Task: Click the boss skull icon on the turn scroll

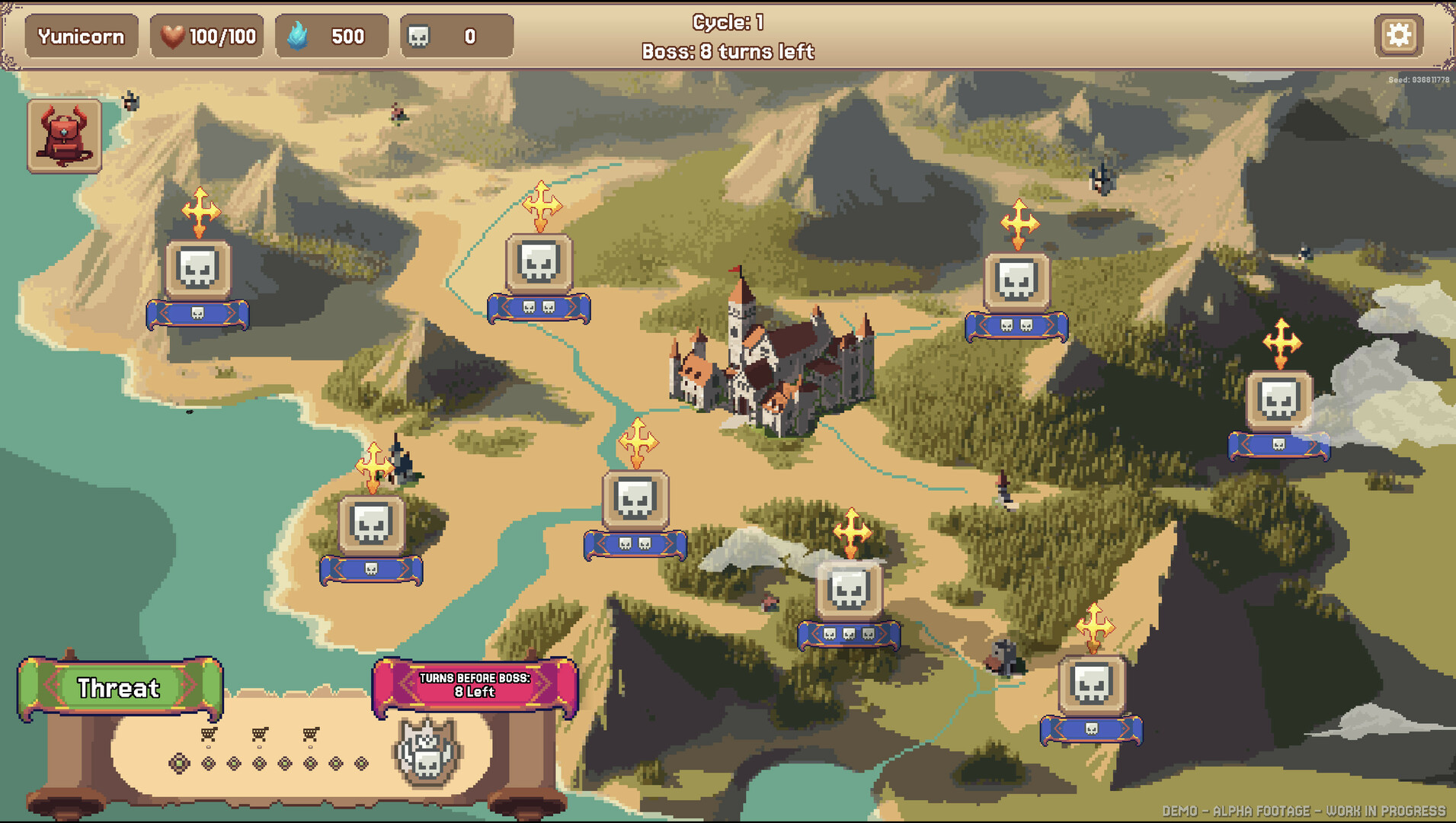Action: (427, 752)
